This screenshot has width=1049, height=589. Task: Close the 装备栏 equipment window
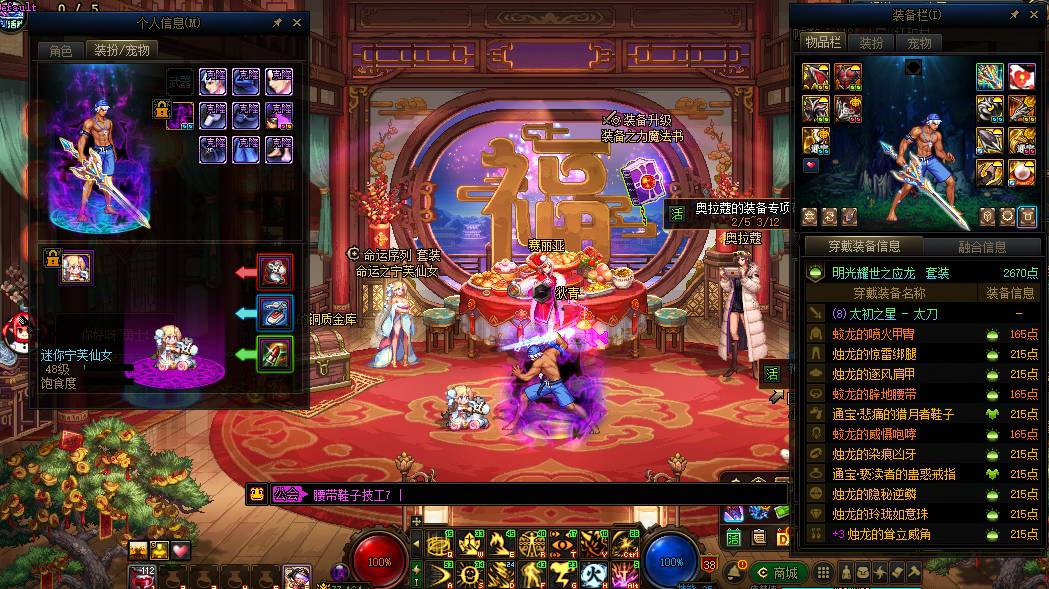(x=1035, y=15)
